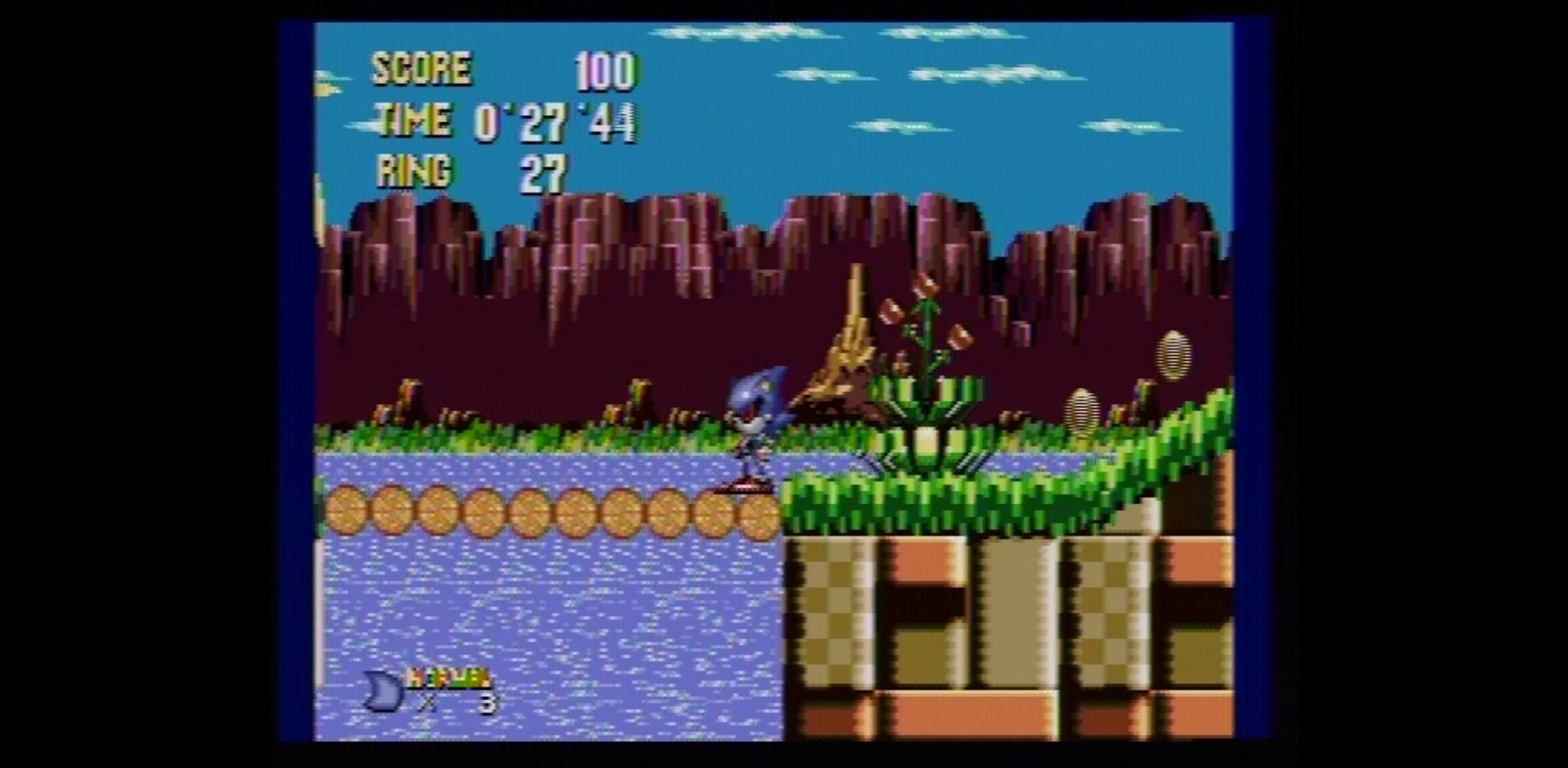The height and width of the screenshot is (768, 1568).
Task: Click the RING counter showing 27
Action: pos(543,173)
